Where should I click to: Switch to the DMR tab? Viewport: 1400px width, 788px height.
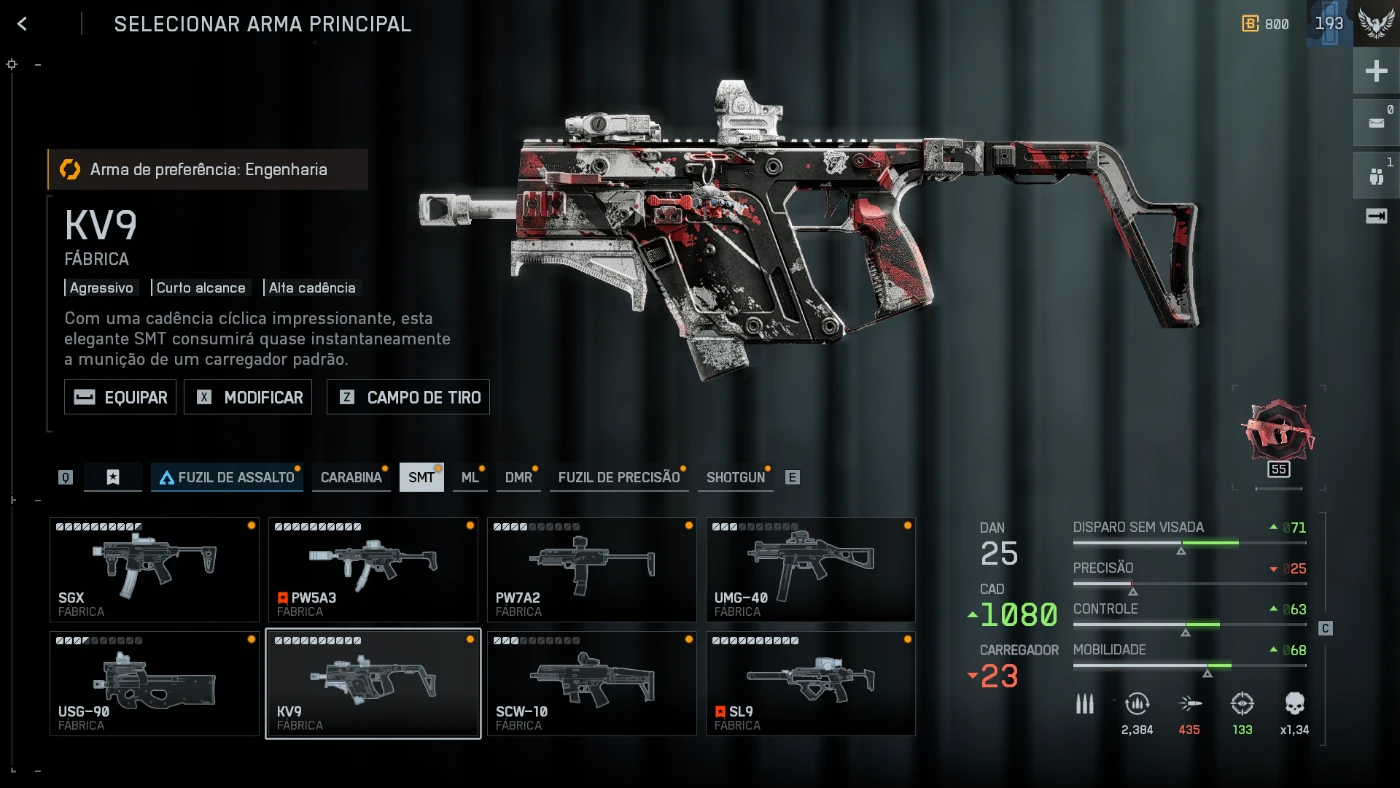click(x=518, y=477)
